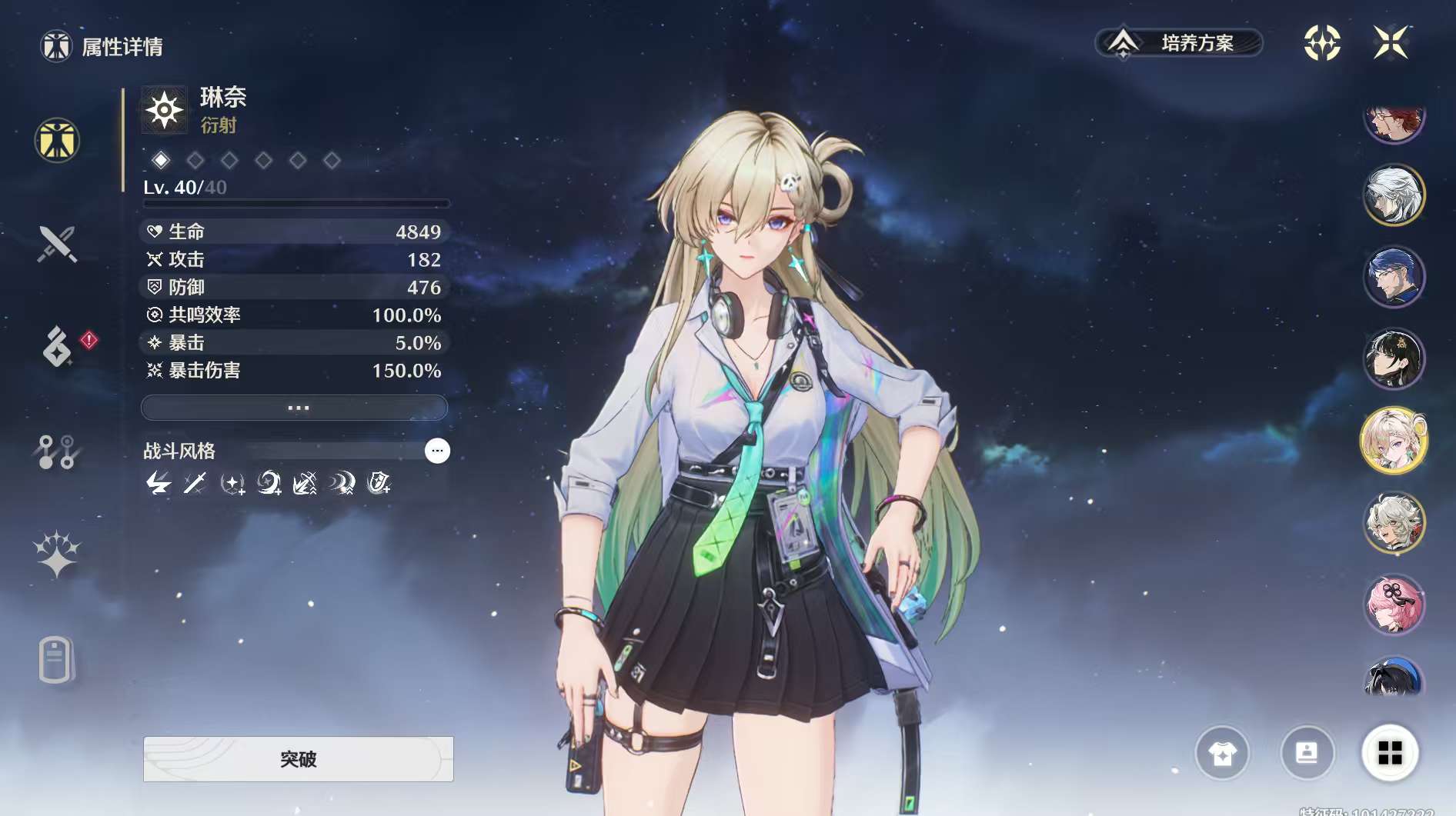This screenshot has width=1456, height=816.
Task: Expand the full stats list with the ellipsis bar
Action: pyautogui.click(x=294, y=408)
